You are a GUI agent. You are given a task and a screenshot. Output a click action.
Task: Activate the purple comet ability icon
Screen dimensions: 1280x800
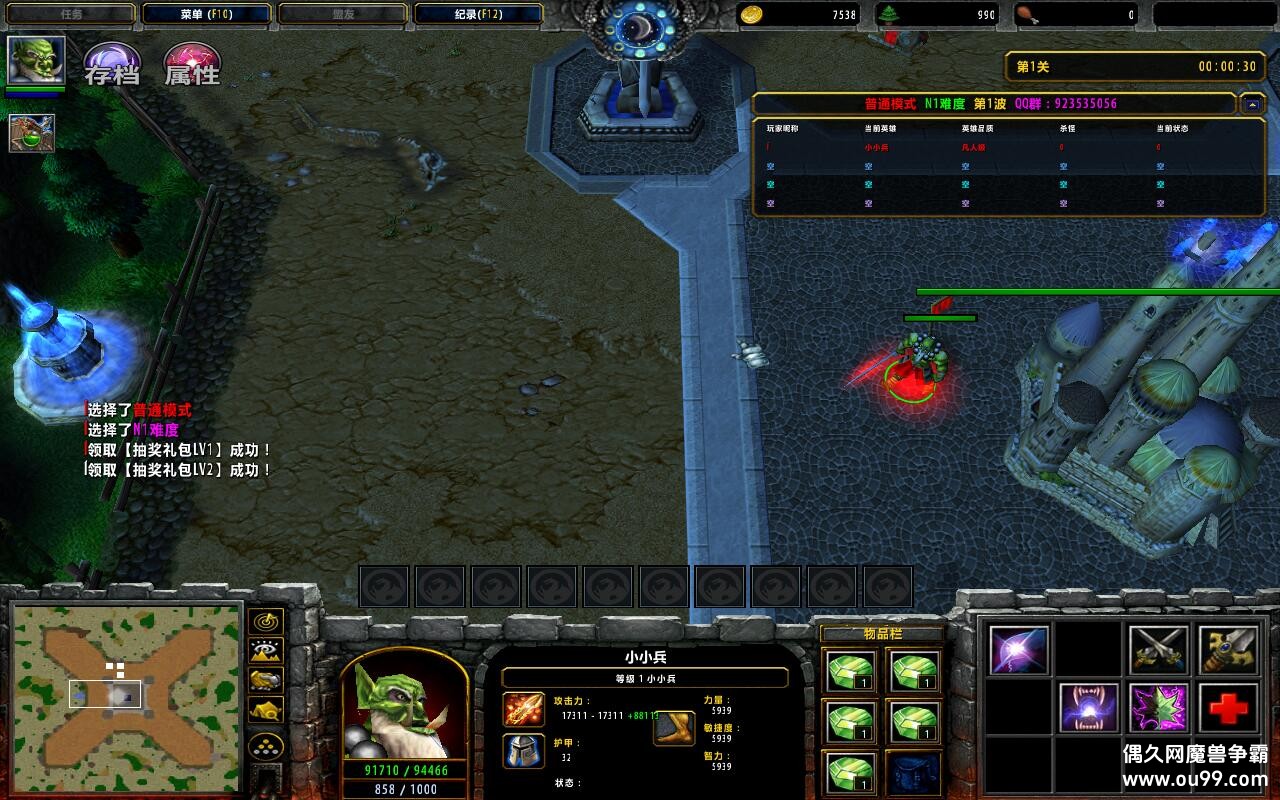1019,650
